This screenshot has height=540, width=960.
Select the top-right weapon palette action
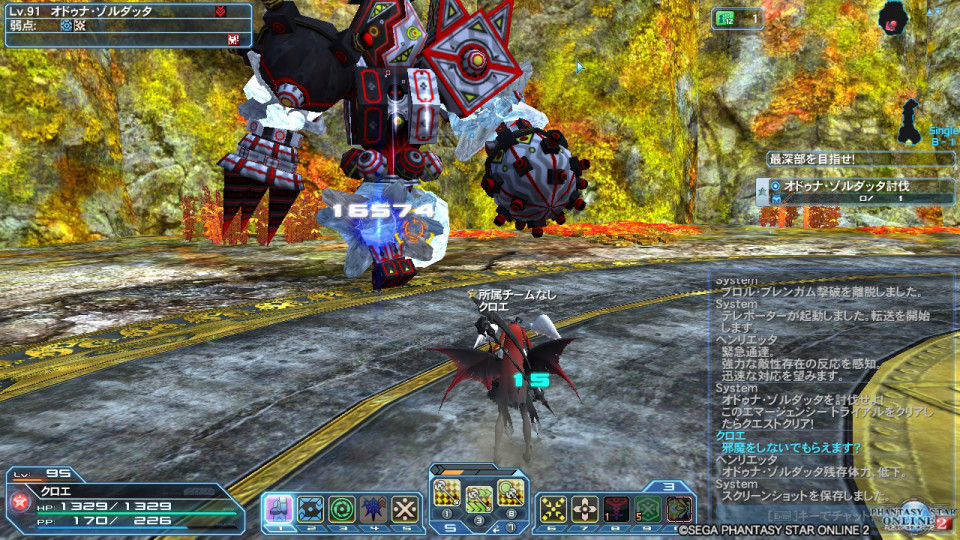click(x=509, y=492)
